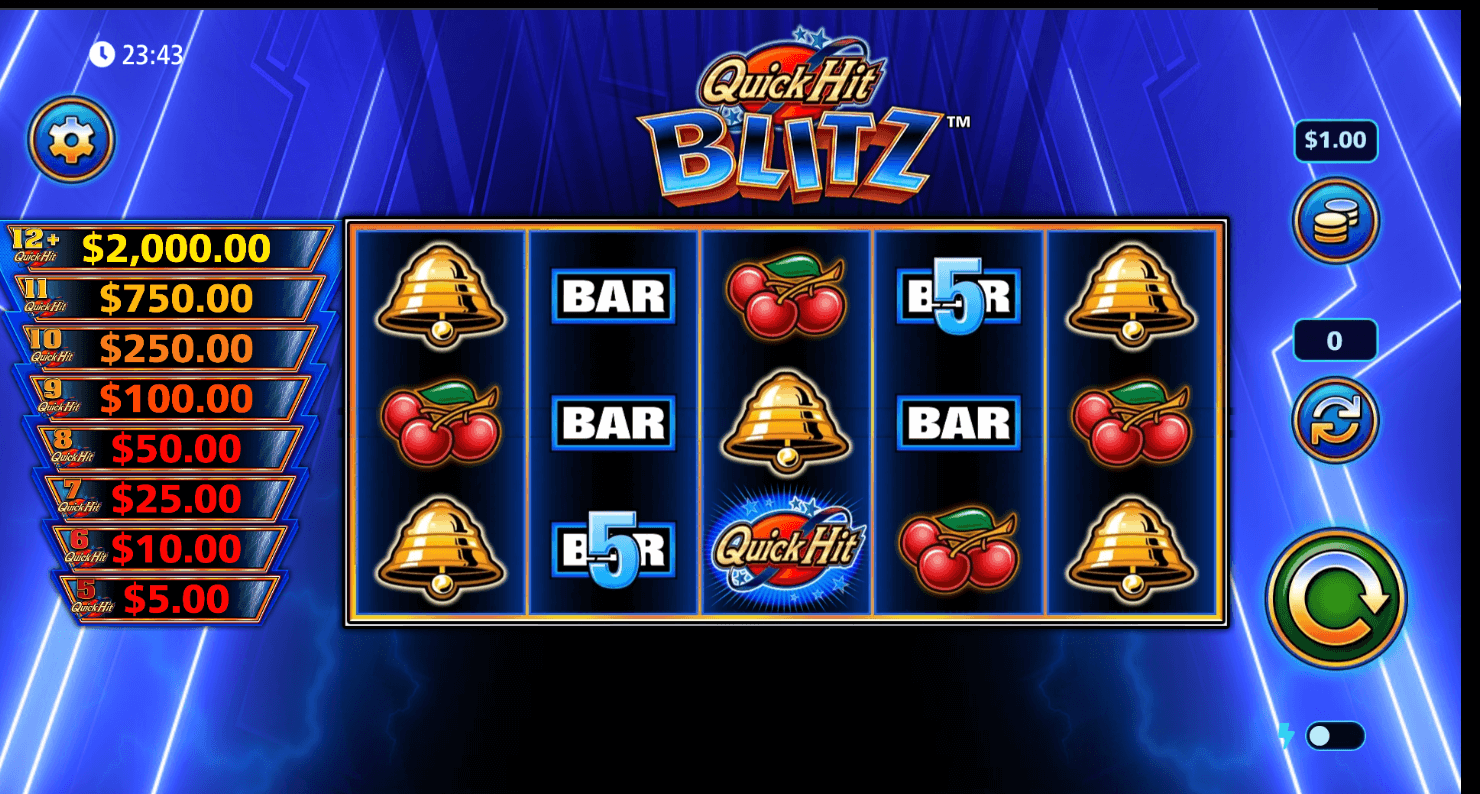This screenshot has height=794, width=1480.
Task: Select the Quick Hit symbol on the middle reel
Action: (x=787, y=545)
